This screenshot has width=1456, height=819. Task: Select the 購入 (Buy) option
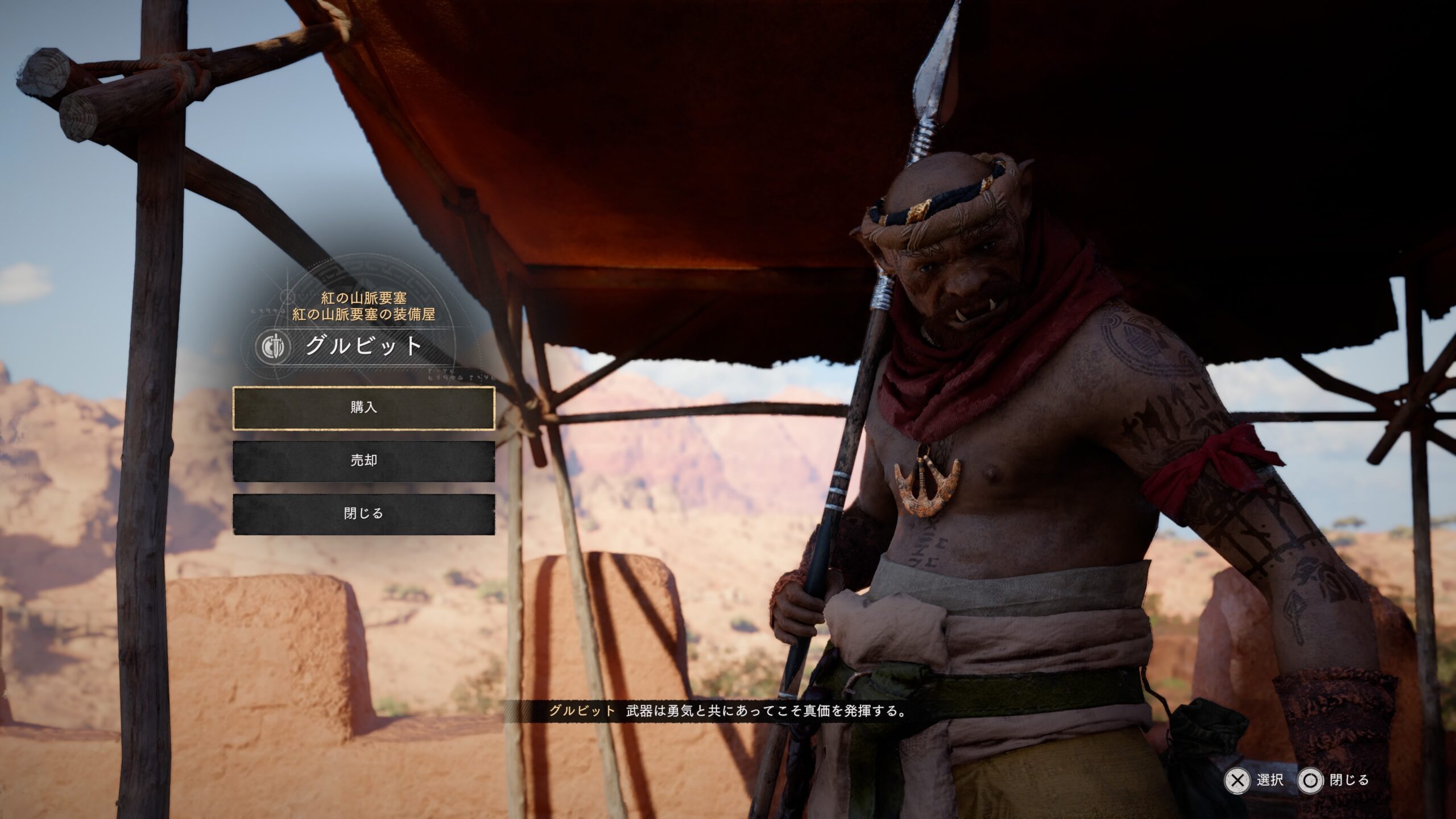[x=363, y=408]
